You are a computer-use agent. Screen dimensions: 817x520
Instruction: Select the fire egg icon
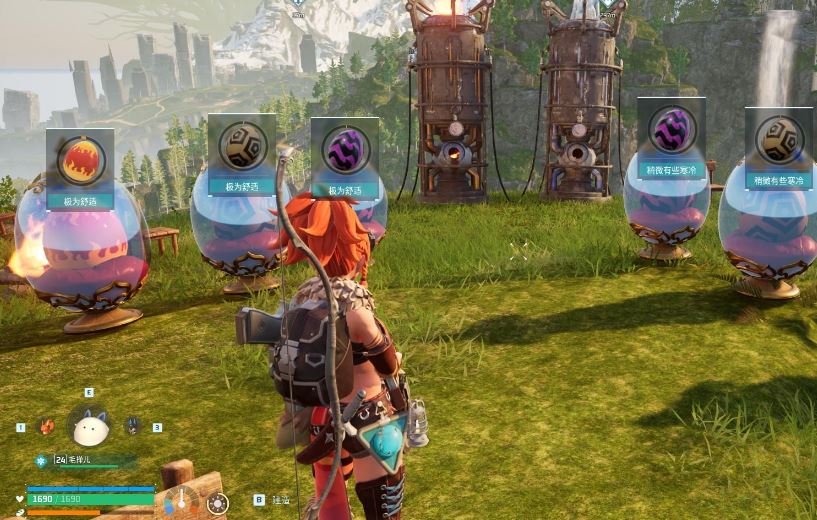pos(81,160)
